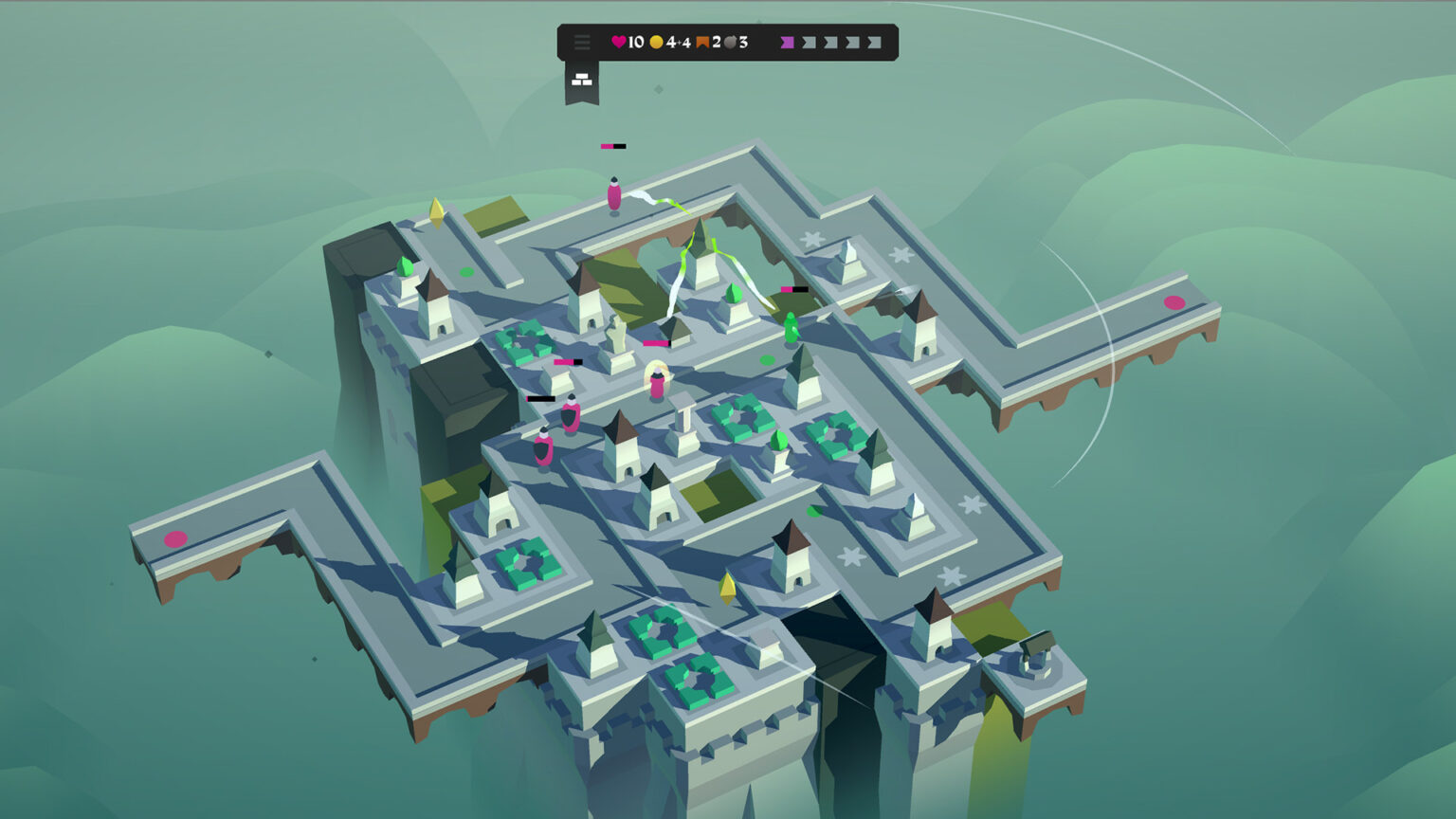The width and height of the screenshot is (1456, 819).
Task: Click the gold coin counter icon
Action: 656,42
